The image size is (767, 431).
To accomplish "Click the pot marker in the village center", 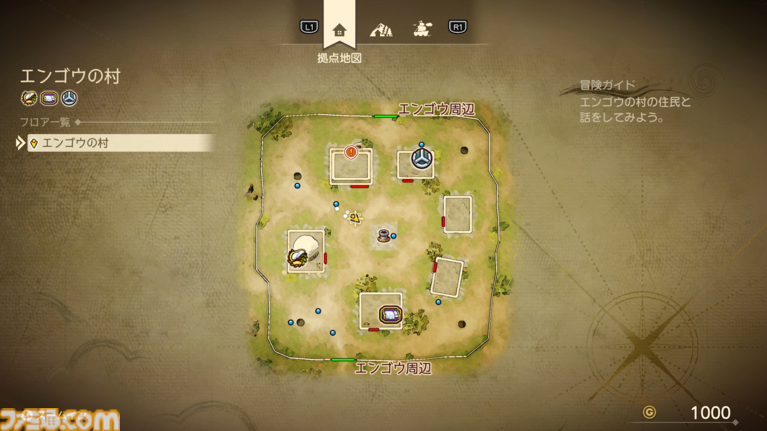I will point(383,236).
